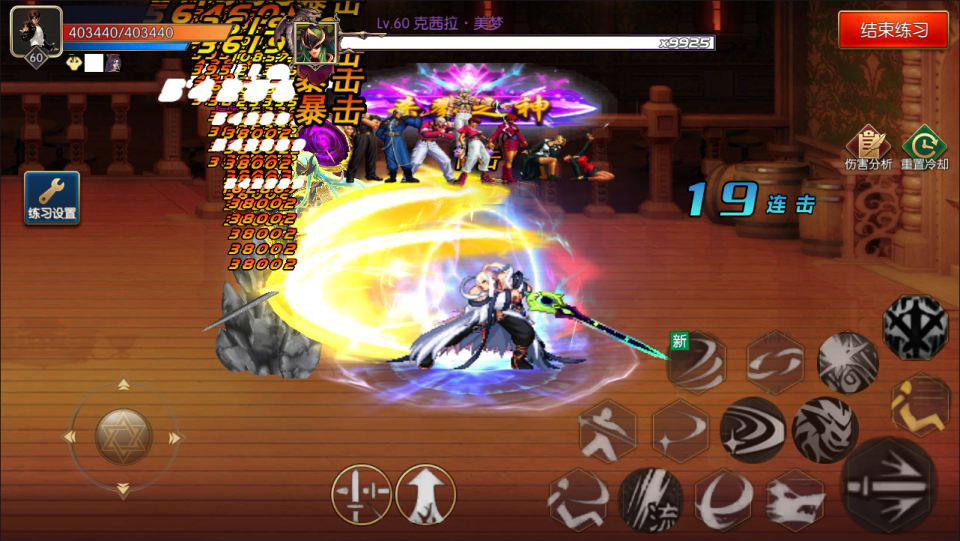Open the 伤害分析 damage analysis

pyautogui.click(x=868, y=146)
